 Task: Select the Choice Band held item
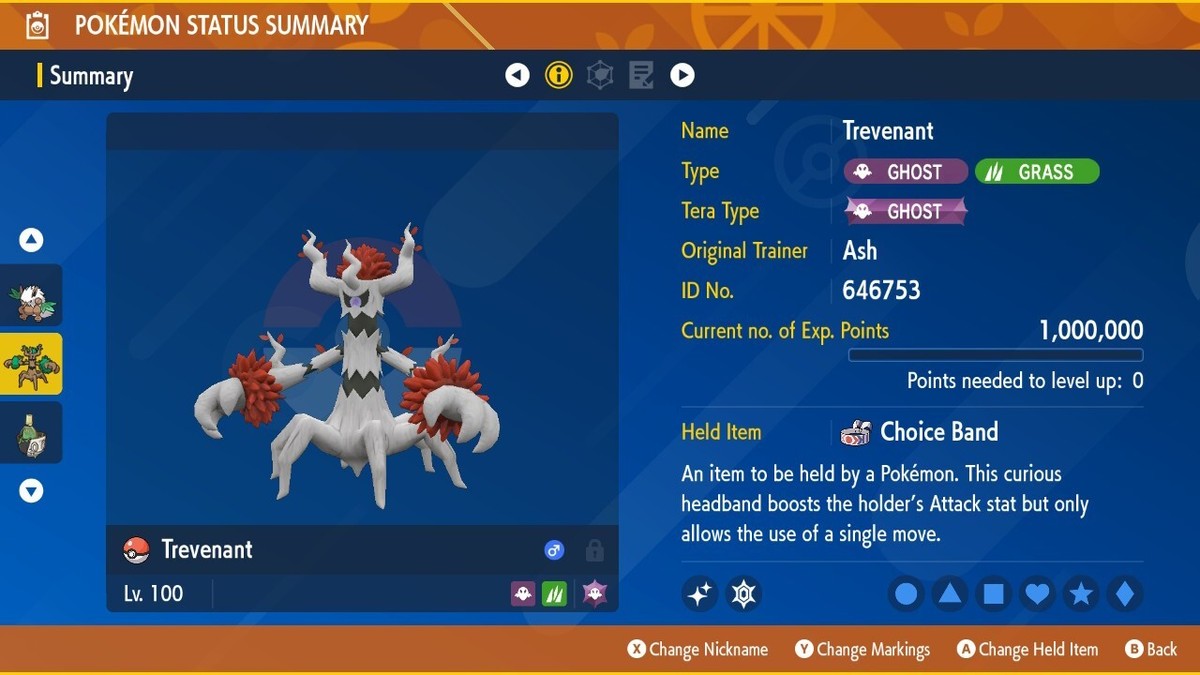click(920, 432)
